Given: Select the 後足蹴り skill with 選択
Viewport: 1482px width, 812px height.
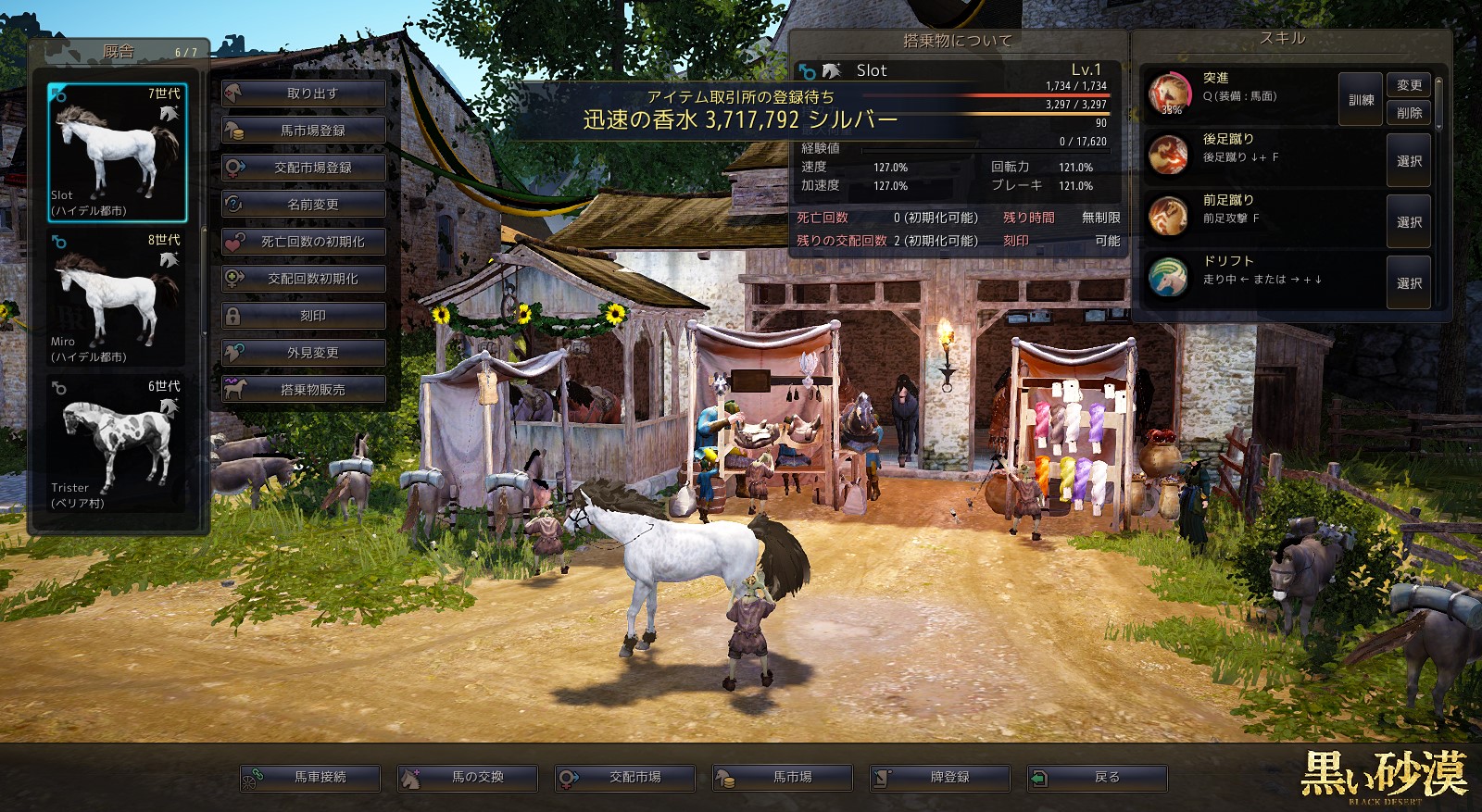Looking at the screenshot, I should click(x=1409, y=161).
